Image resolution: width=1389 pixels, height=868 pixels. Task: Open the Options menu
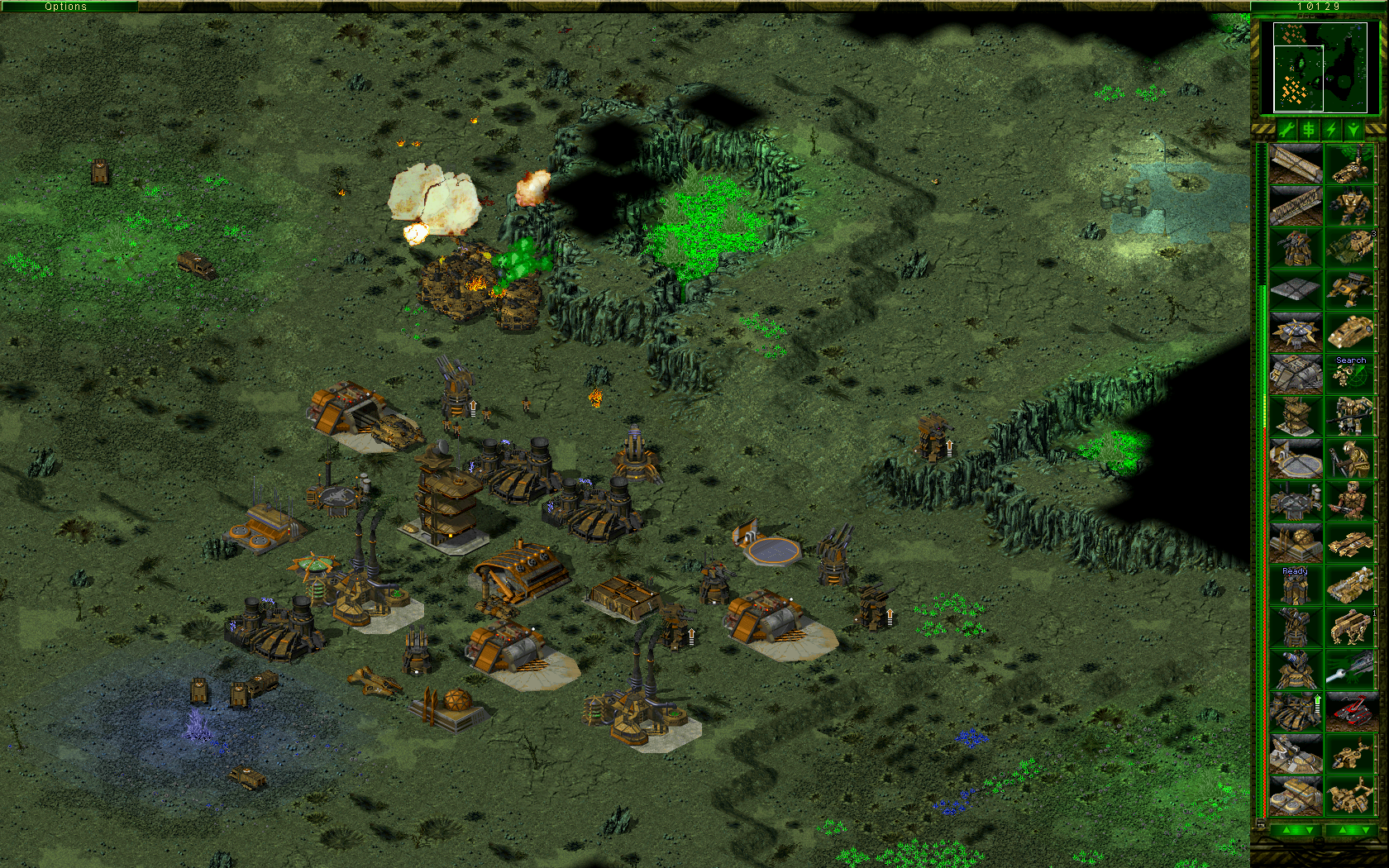pyautogui.click(x=64, y=6)
